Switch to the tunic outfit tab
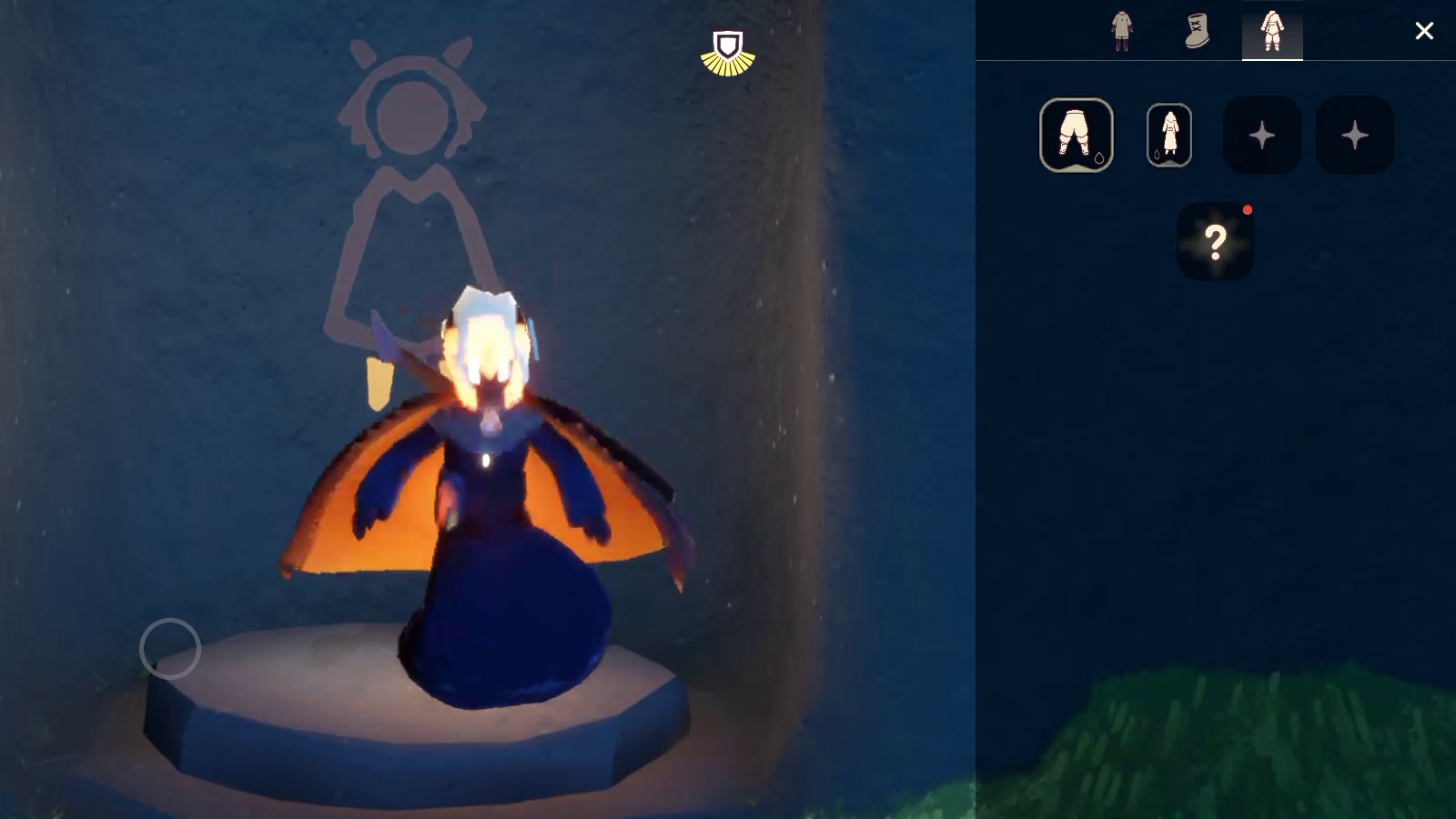 [1121, 31]
